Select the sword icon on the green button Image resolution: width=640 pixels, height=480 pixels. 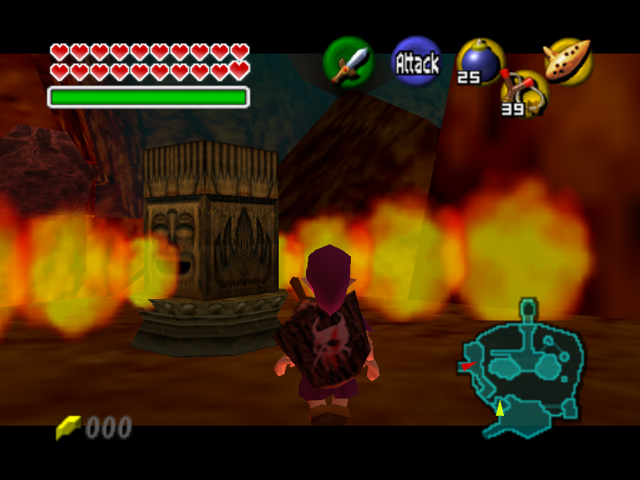click(x=348, y=64)
